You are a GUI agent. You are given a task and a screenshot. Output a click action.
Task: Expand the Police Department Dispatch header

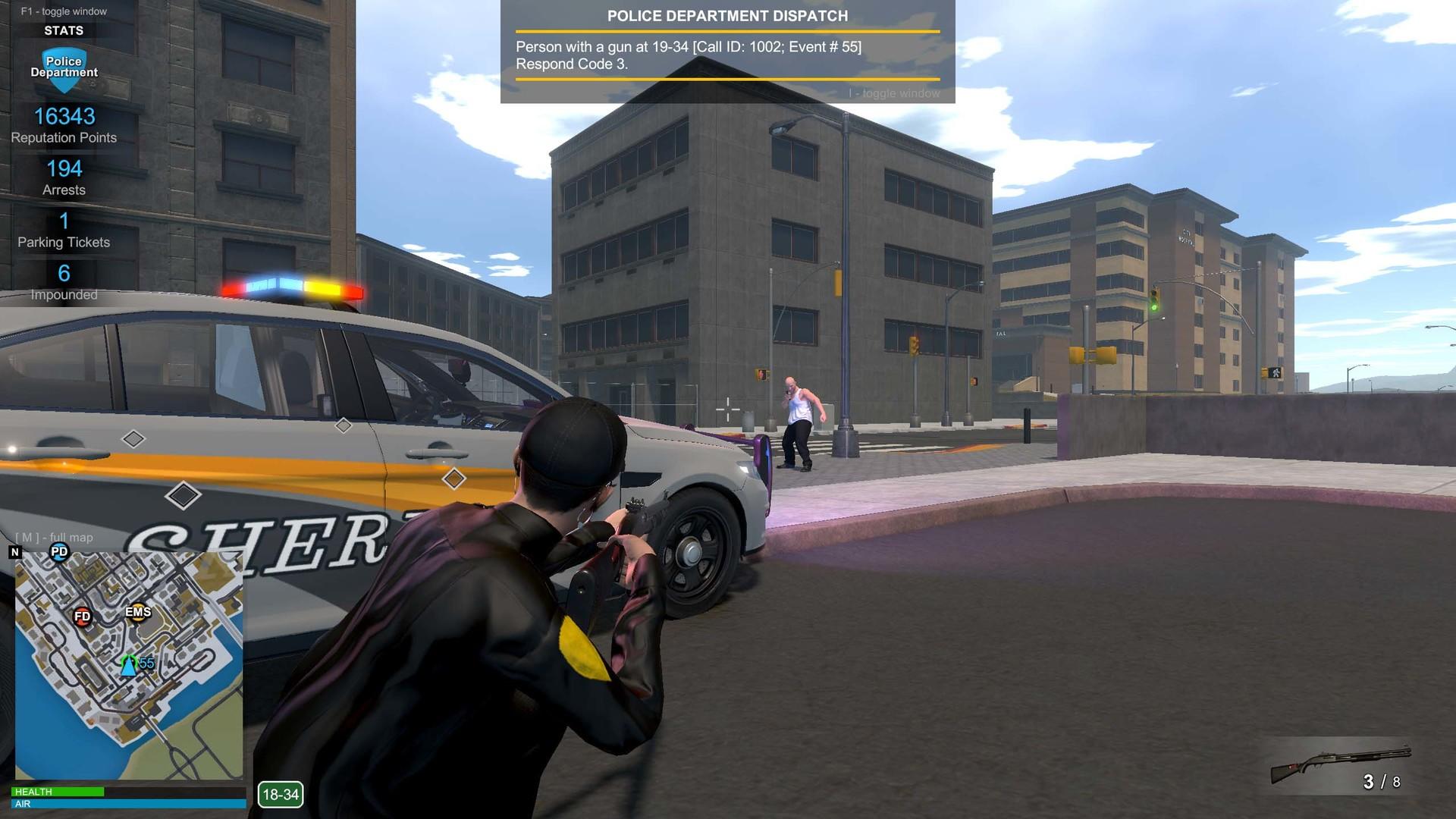pyautogui.click(x=726, y=15)
